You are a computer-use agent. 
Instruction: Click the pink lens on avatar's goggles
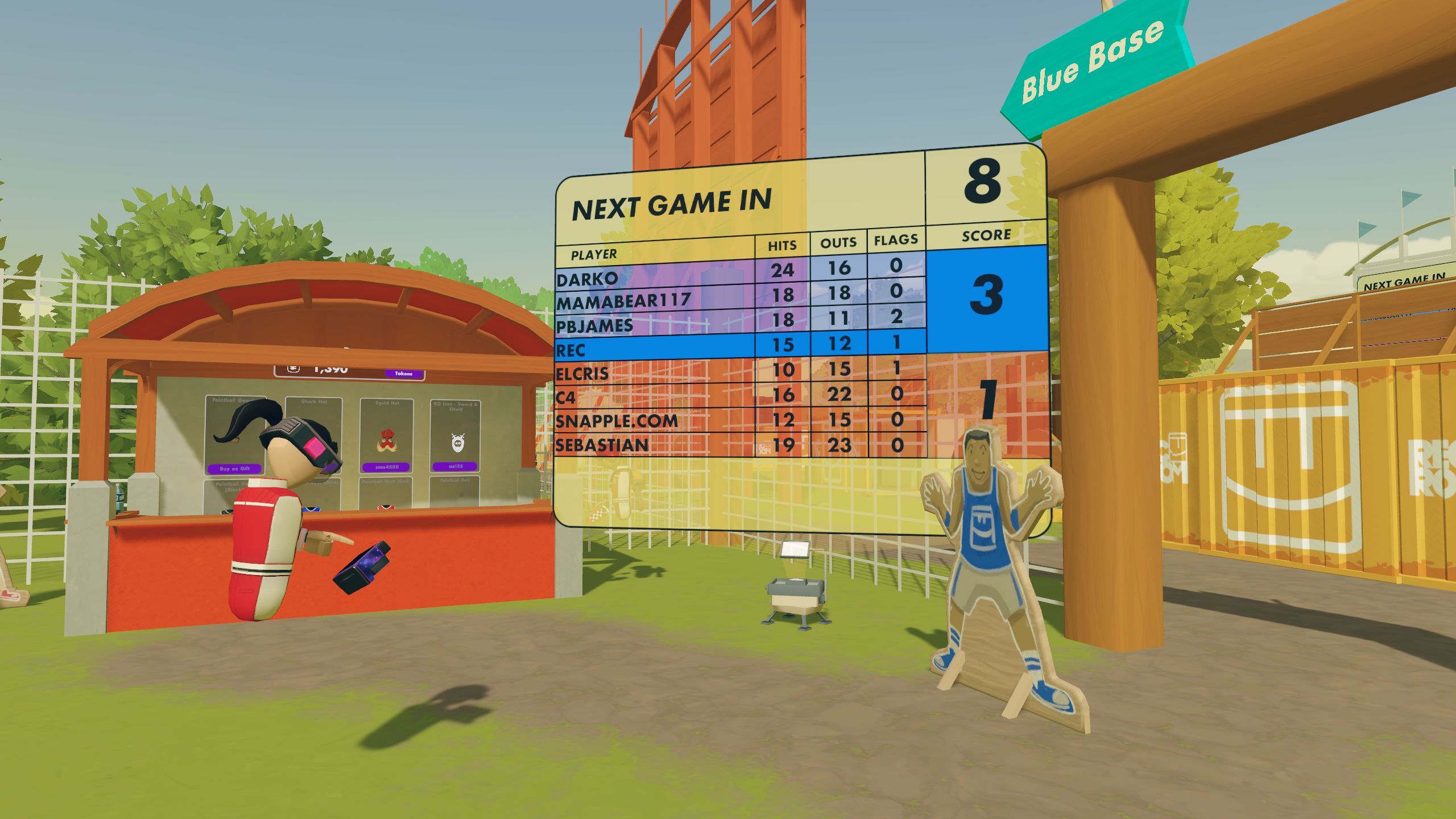click(x=313, y=447)
